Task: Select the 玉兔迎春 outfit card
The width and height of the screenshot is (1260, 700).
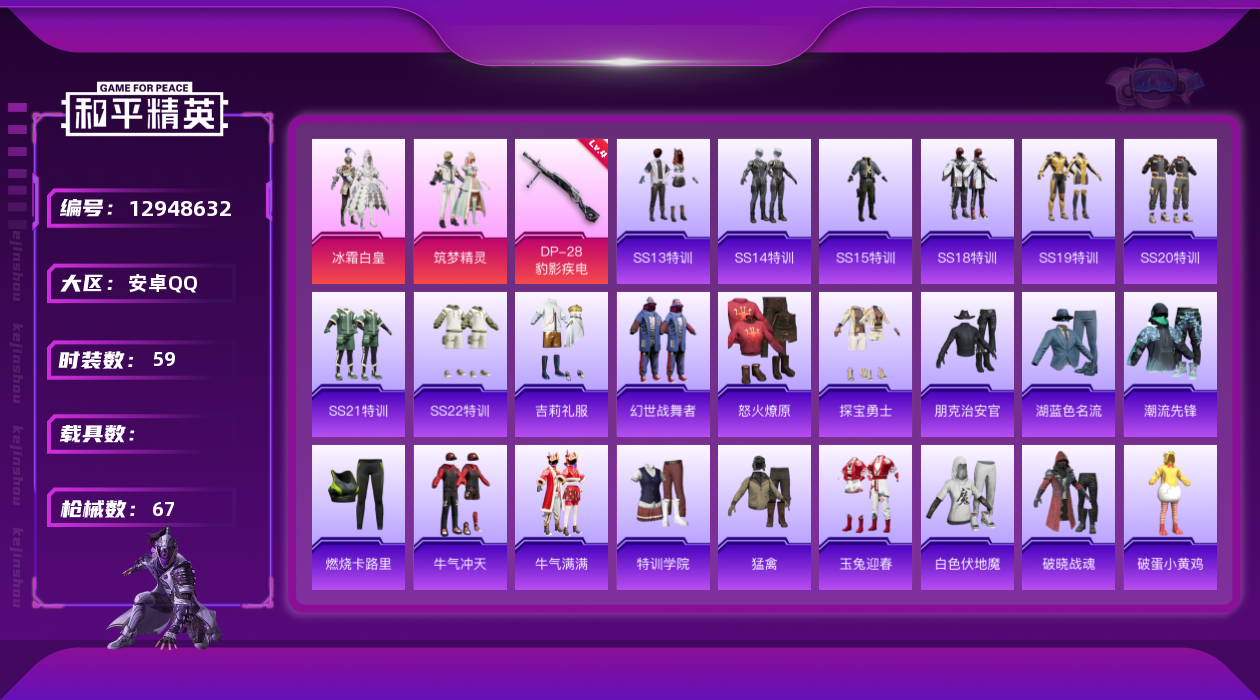Action: coord(865,517)
